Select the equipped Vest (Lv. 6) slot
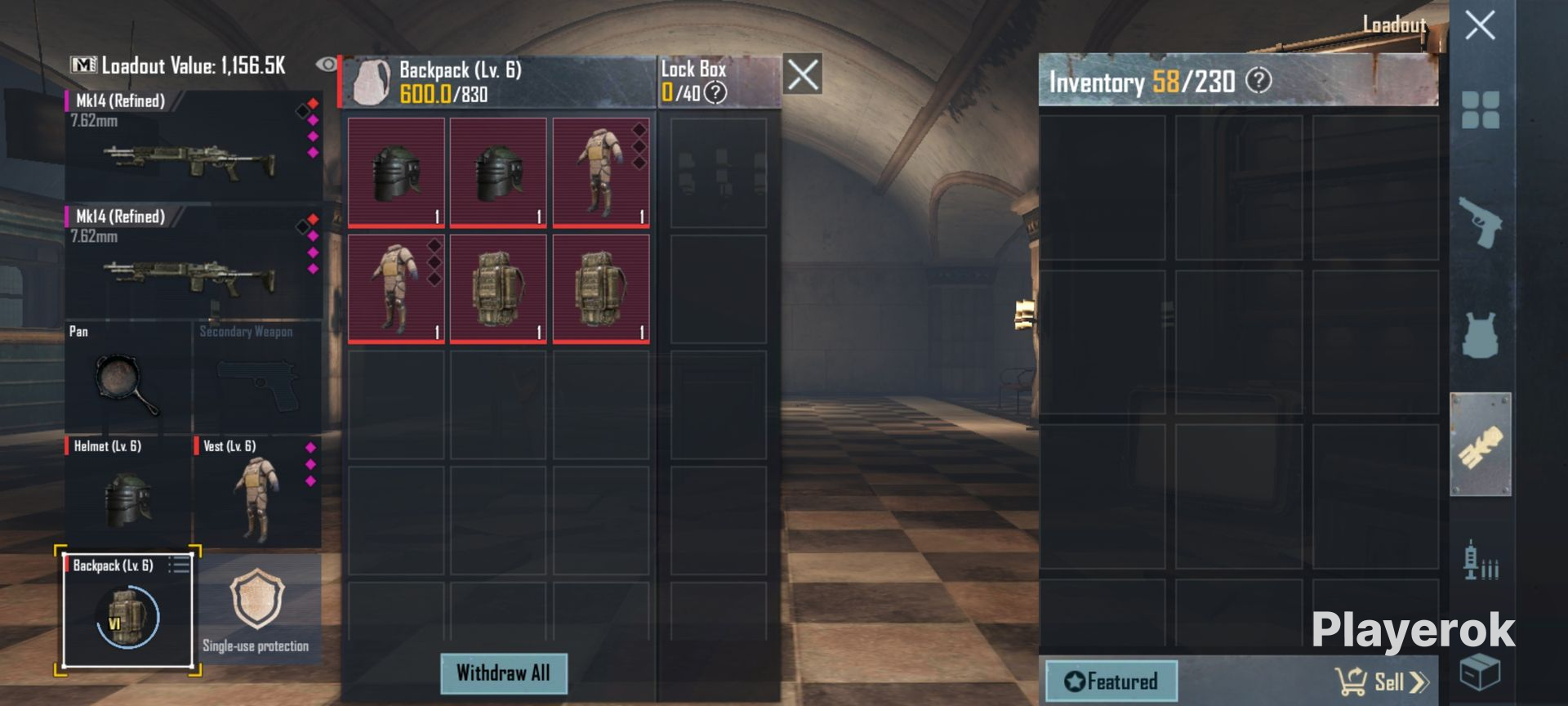This screenshot has width=1568, height=706. (257, 492)
